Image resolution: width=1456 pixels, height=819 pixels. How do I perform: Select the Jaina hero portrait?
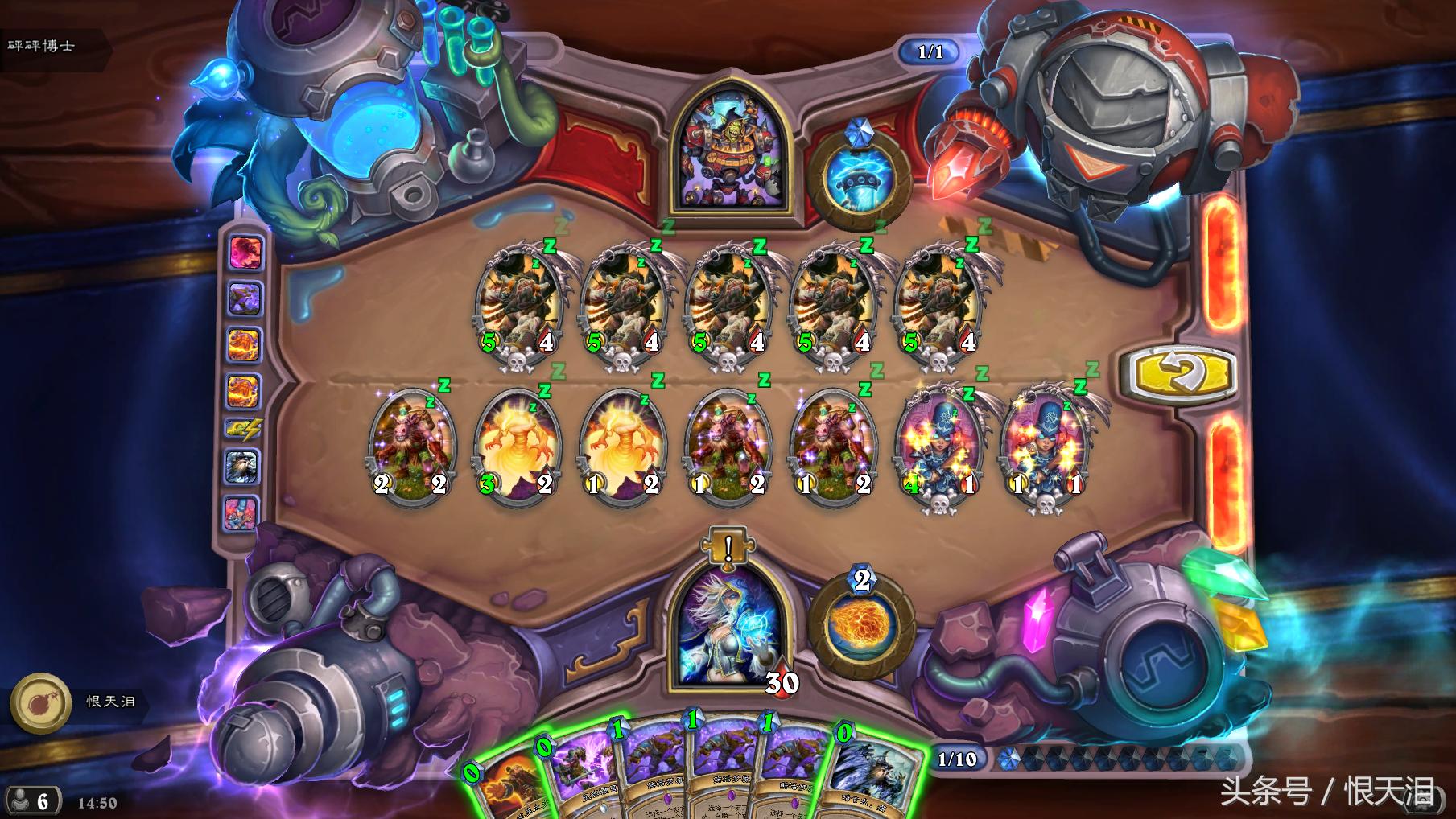point(729,627)
